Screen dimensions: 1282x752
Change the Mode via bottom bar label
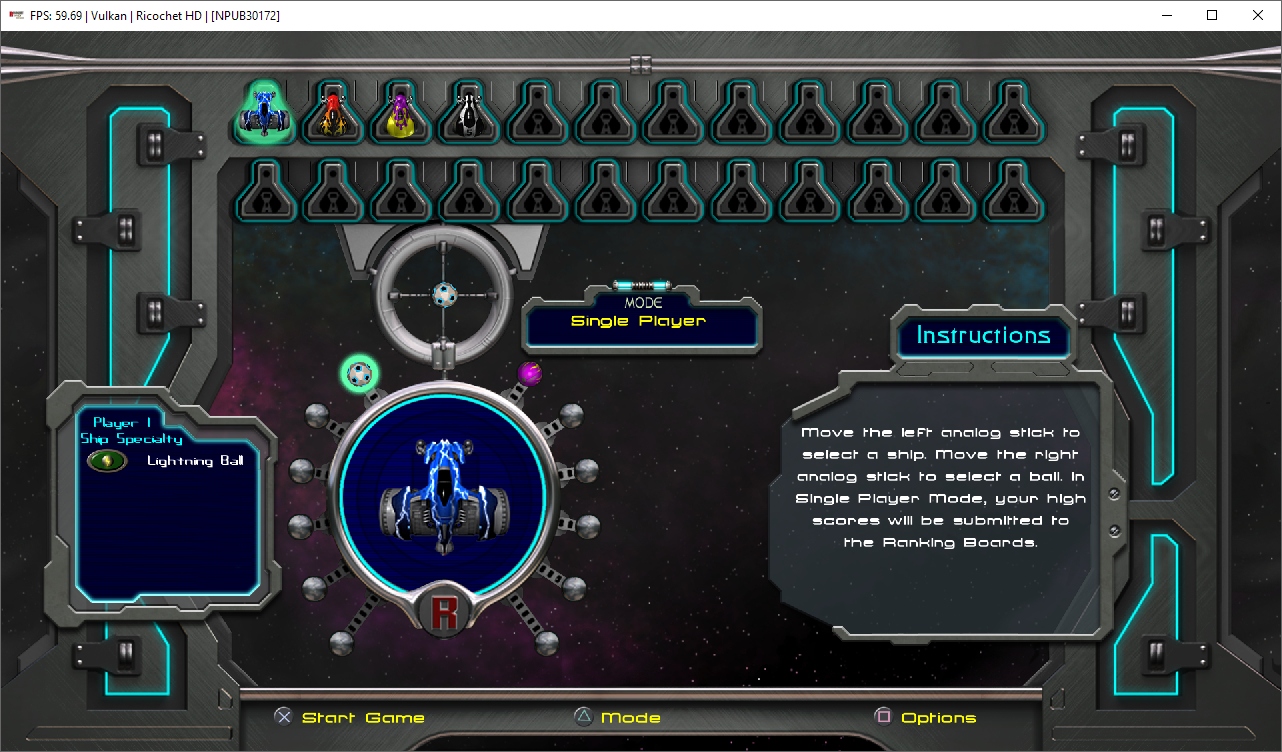[630, 718]
